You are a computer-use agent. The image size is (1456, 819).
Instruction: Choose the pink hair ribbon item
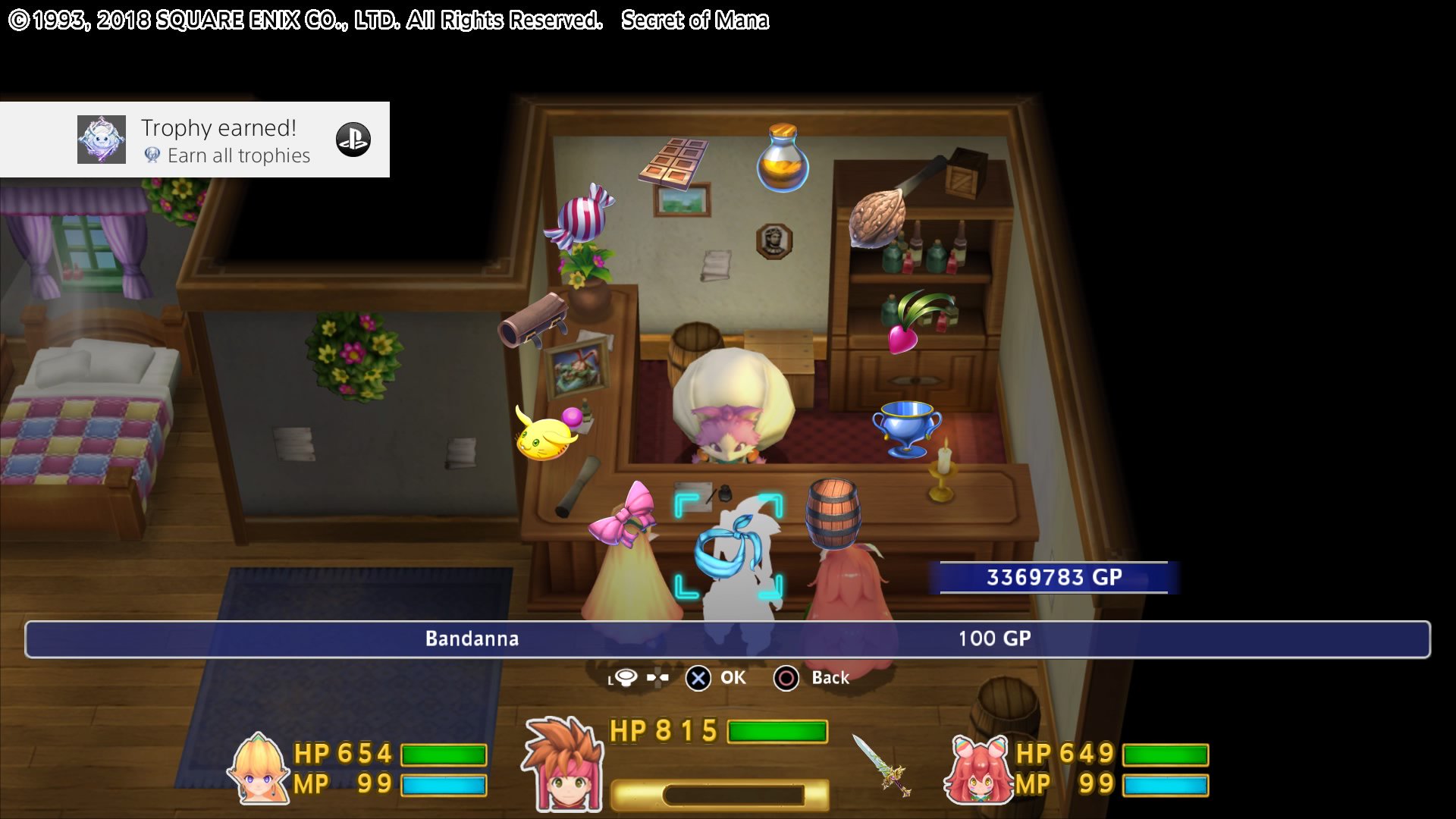(x=622, y=516)
